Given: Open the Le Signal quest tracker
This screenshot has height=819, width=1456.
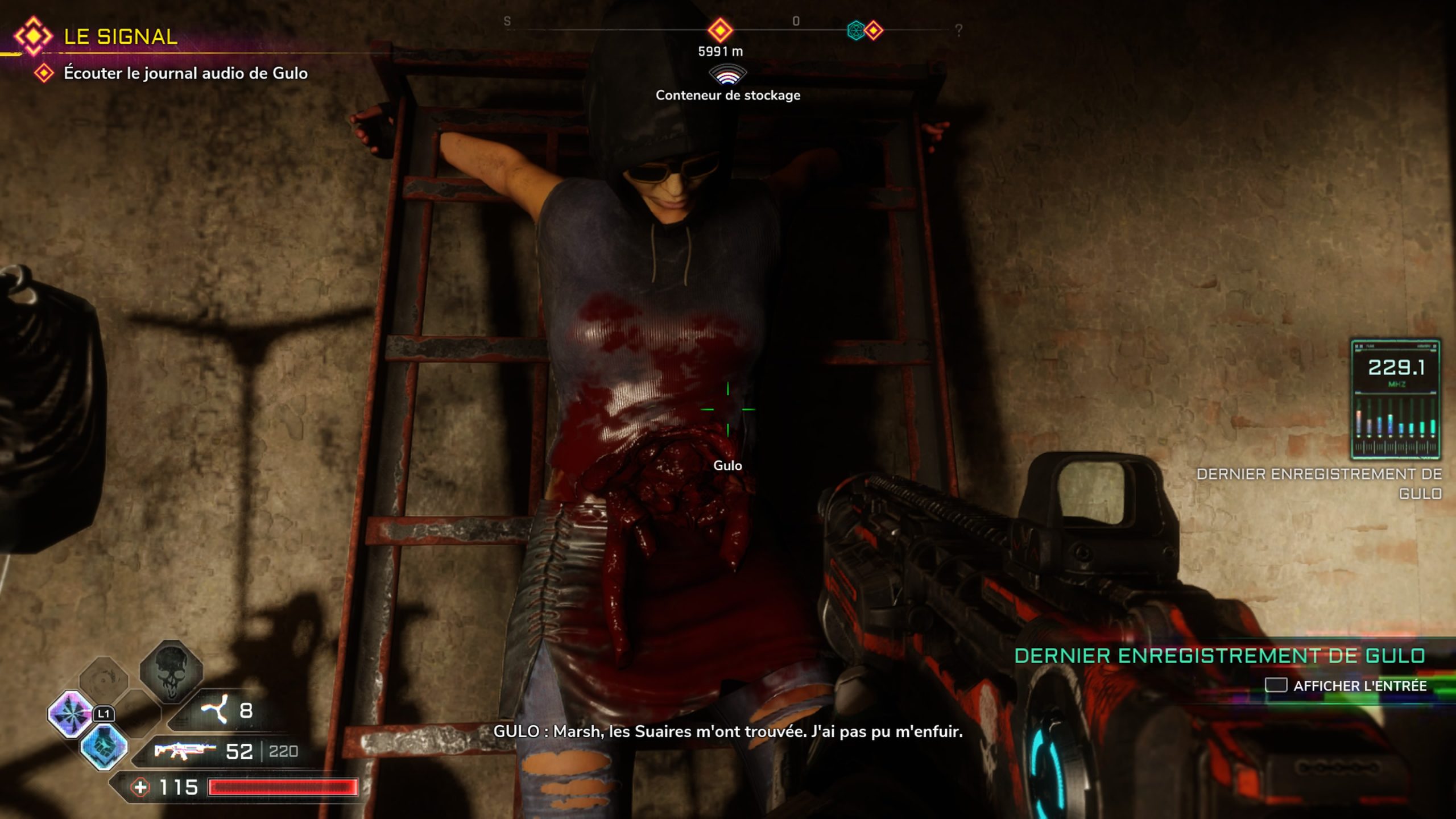Looking at the screenshot, I should coord(120,37).
